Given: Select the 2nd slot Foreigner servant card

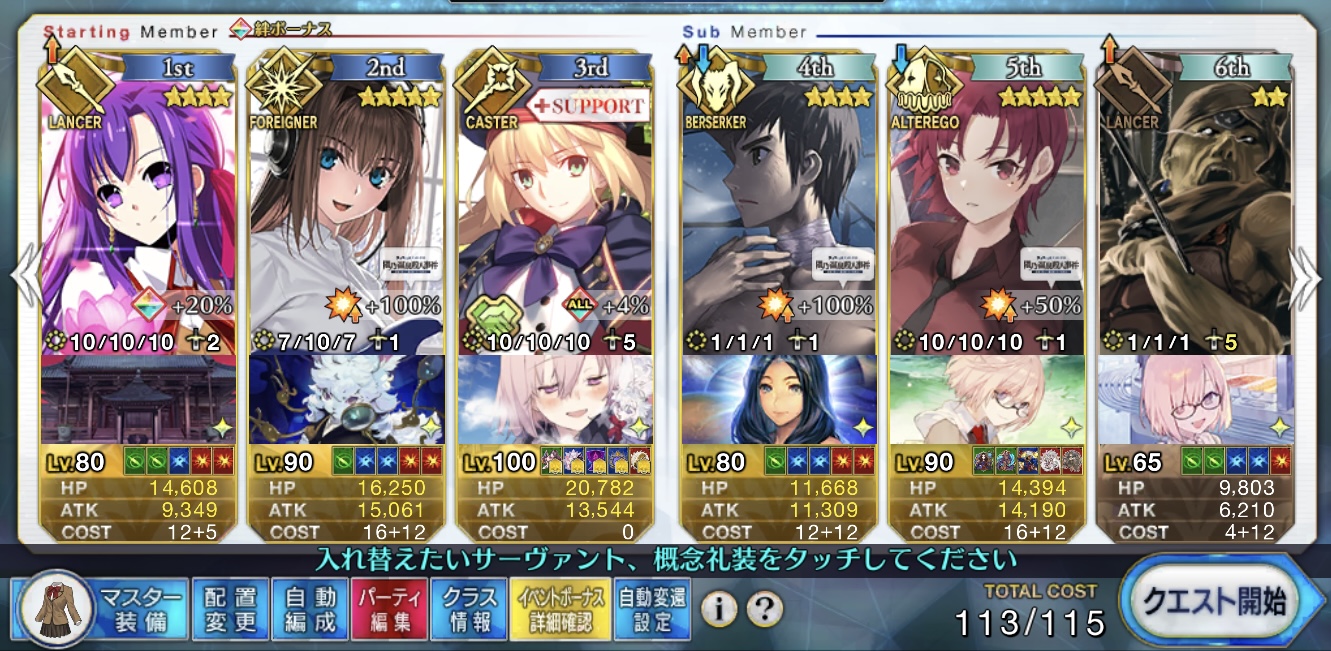Looking at the screenshot, I should click(x=346, y=200).
